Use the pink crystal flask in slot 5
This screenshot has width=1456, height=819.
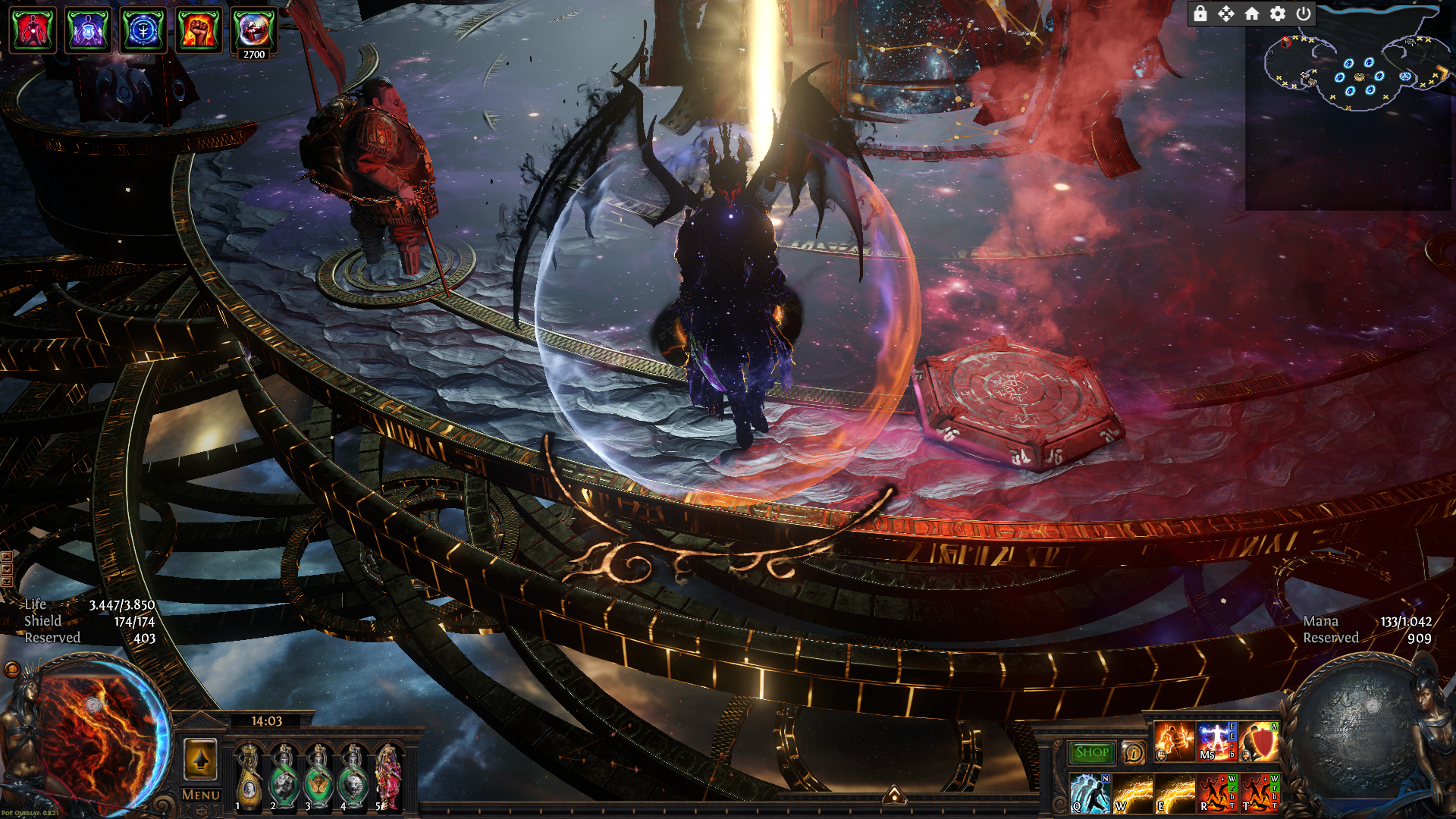(388, 777)
